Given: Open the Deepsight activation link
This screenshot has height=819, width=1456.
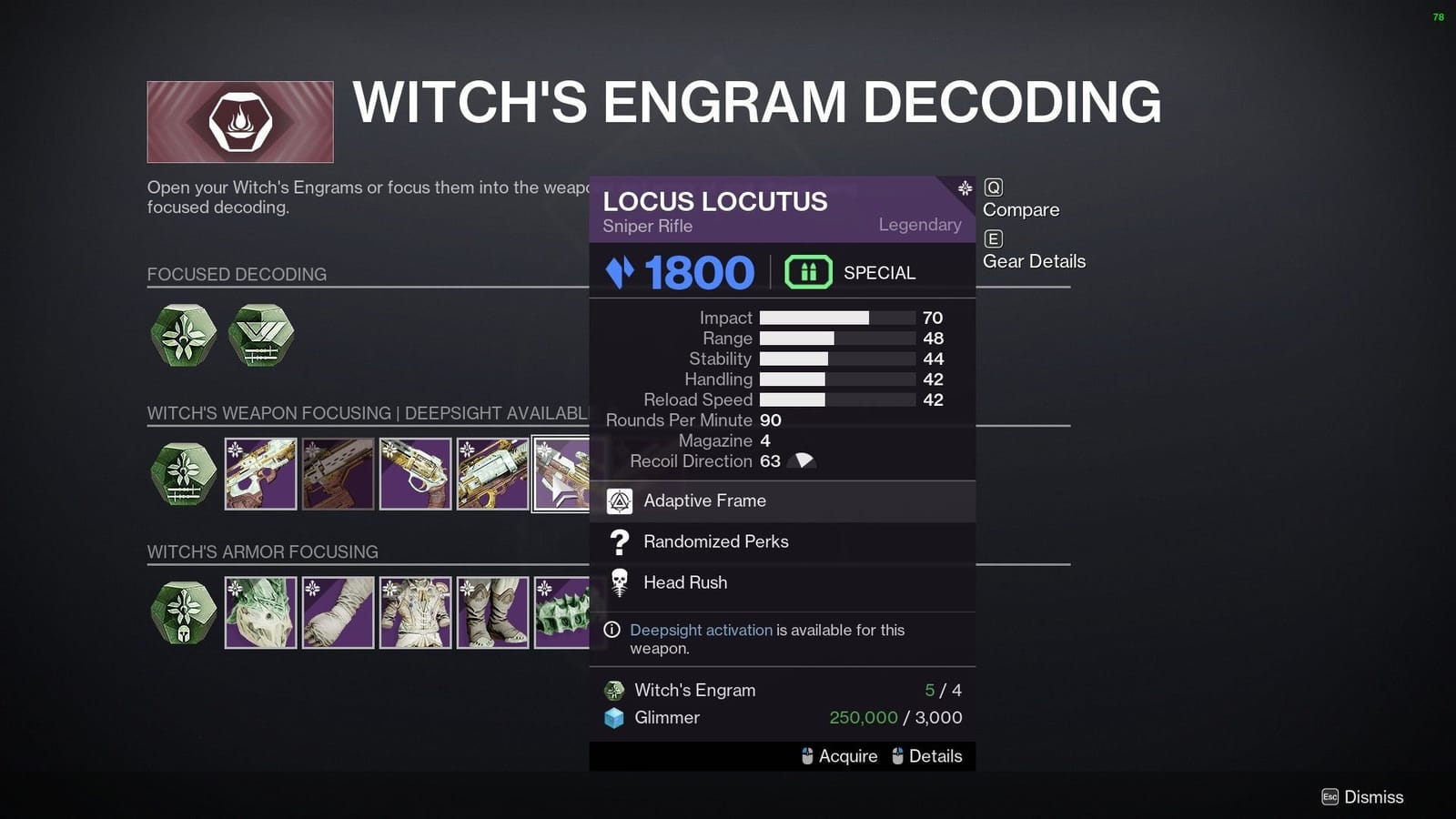Looking at the screenshot, I should pos(702,630).
